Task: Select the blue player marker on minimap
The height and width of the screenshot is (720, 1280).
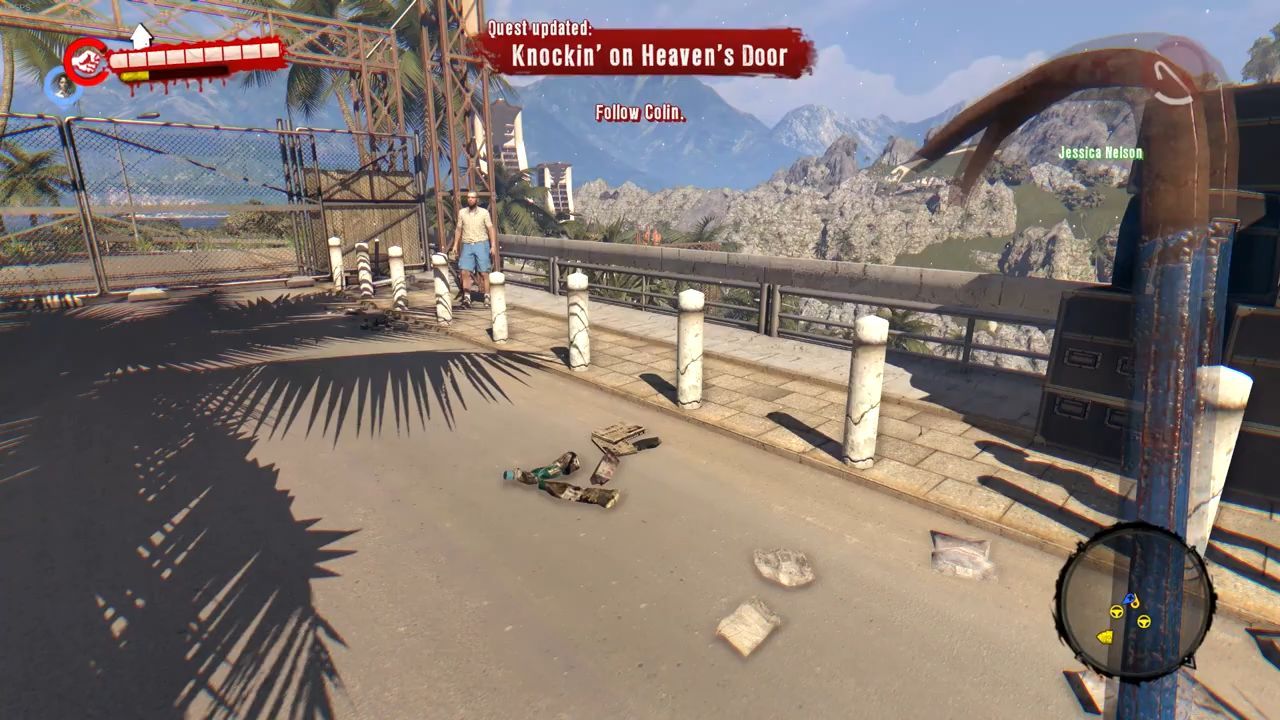Action: pyautogui.click(x=1131, y=599)
